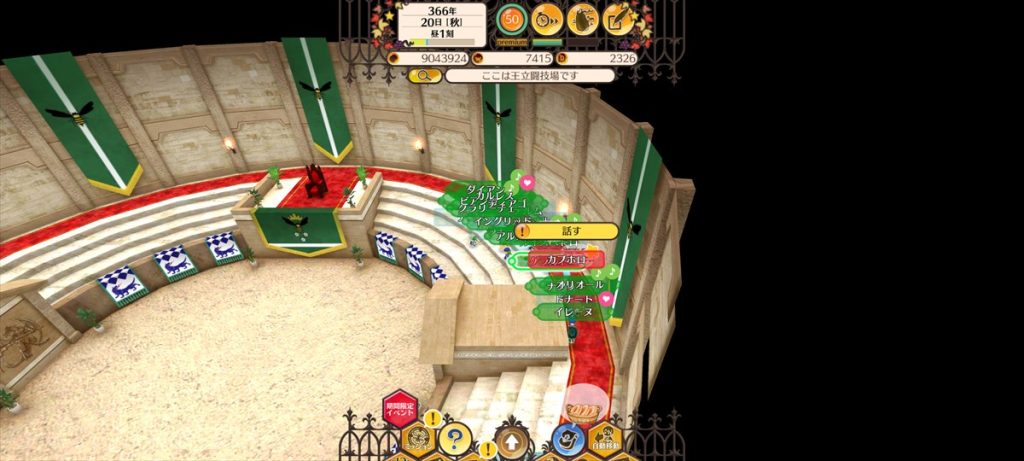Open the magnifying glass search button
This screenshot has height=461, width=1024.
click(x=425, y=76)
